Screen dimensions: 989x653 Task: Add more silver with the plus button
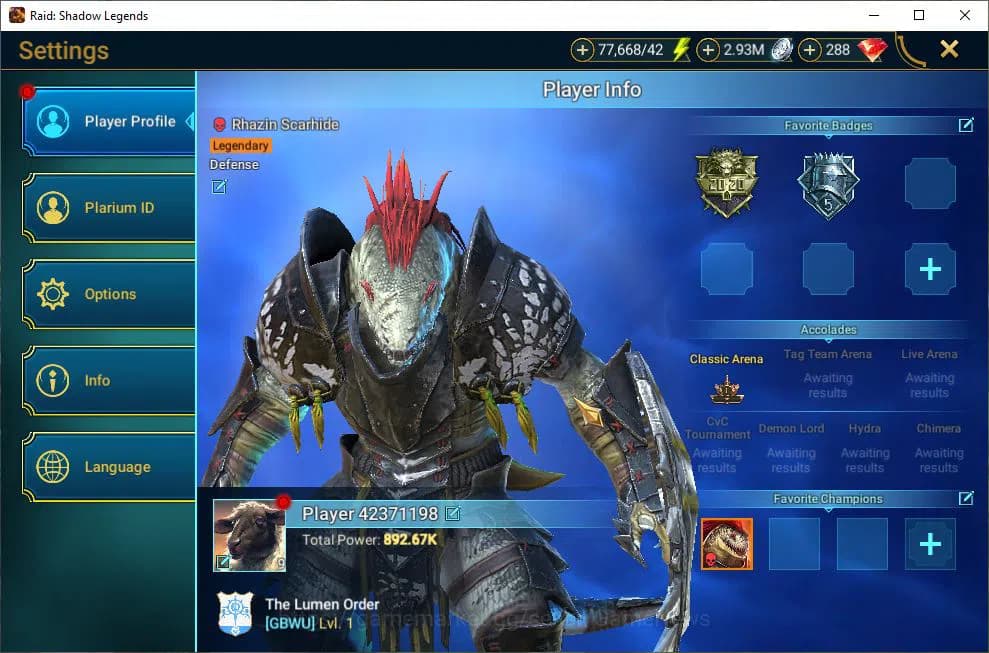(708, 50)
